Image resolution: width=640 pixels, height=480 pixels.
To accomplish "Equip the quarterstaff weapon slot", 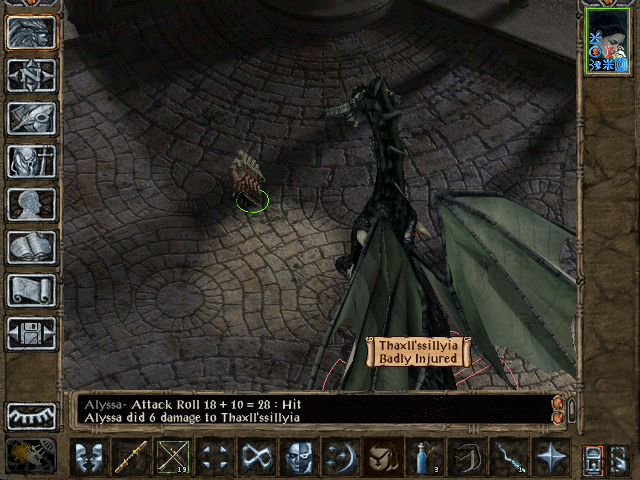I will click(130, 457).
